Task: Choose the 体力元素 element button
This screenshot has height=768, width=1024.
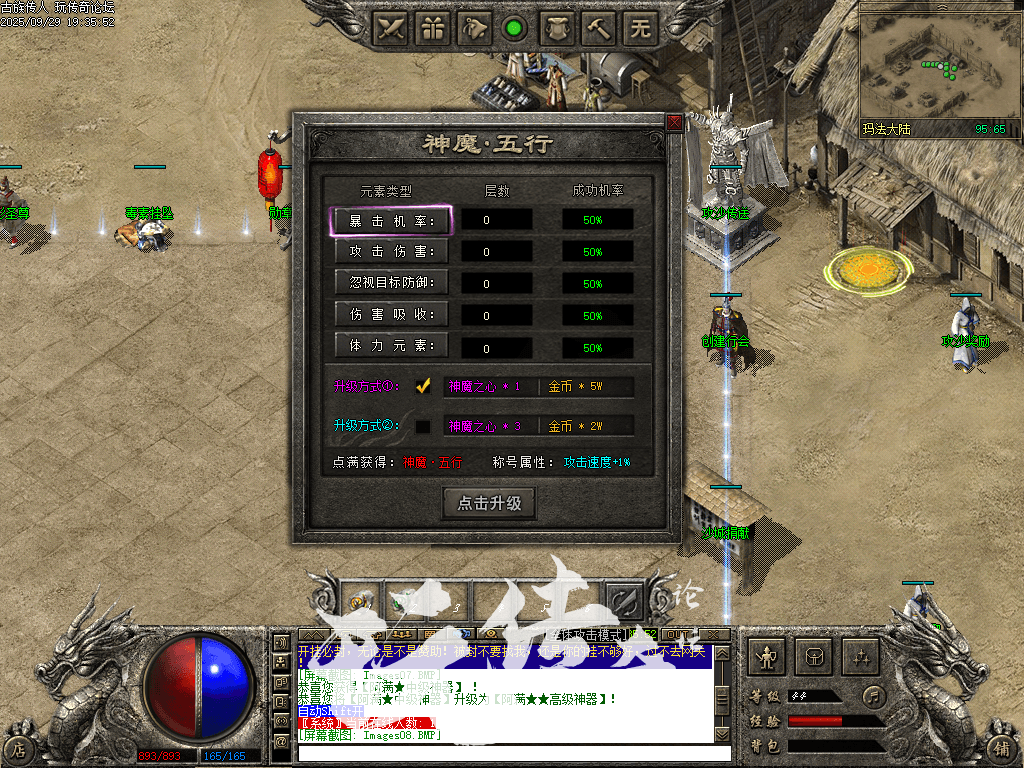Action: point(391,347)
